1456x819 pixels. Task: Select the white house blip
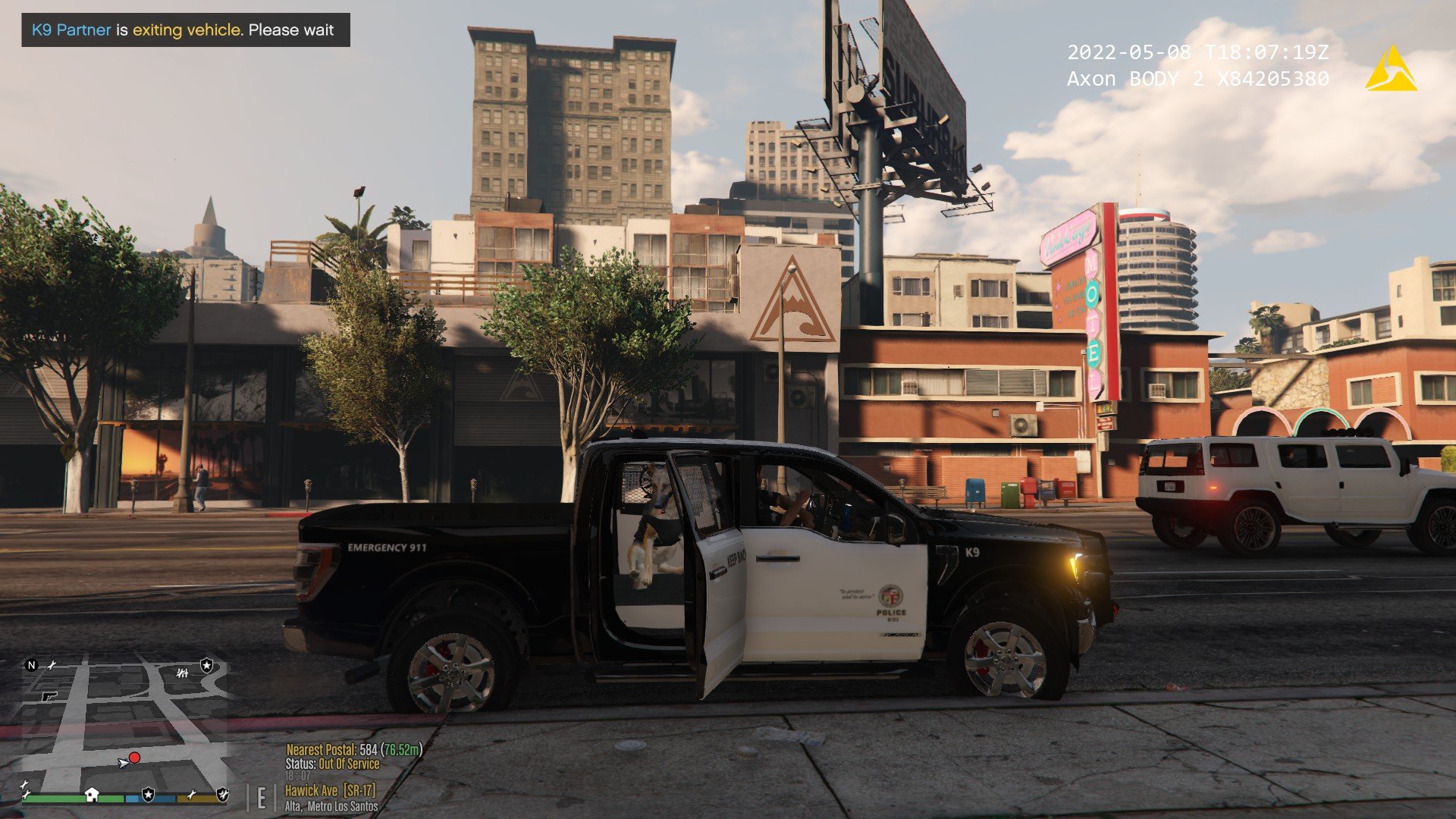[92, 794]
